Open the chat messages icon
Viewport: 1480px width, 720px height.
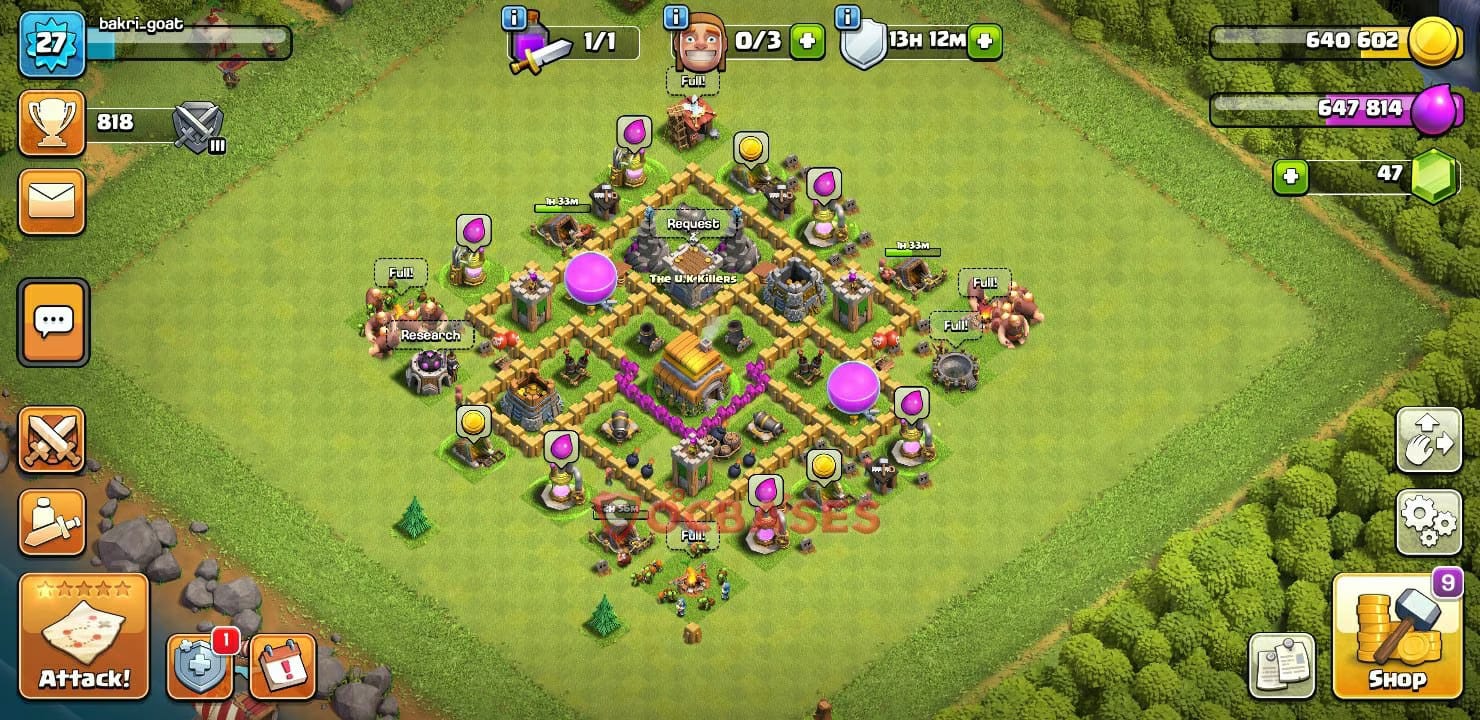click(x=52, y=322)
